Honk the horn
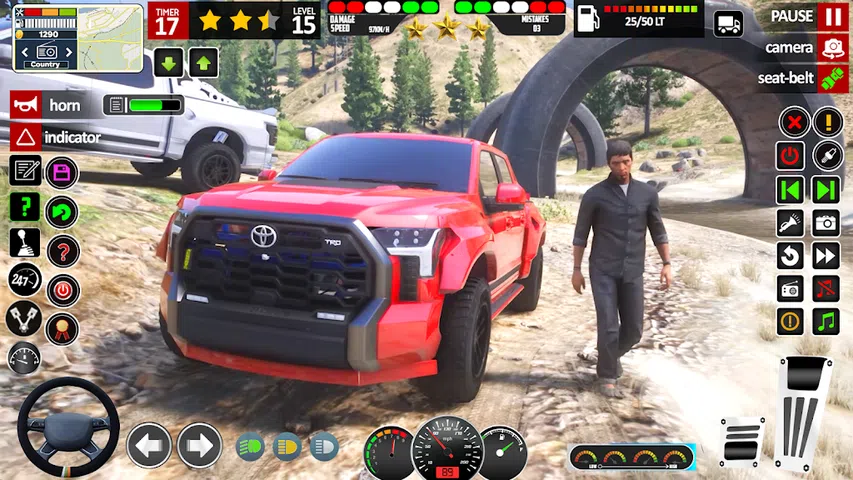 (x=26, y=104)
